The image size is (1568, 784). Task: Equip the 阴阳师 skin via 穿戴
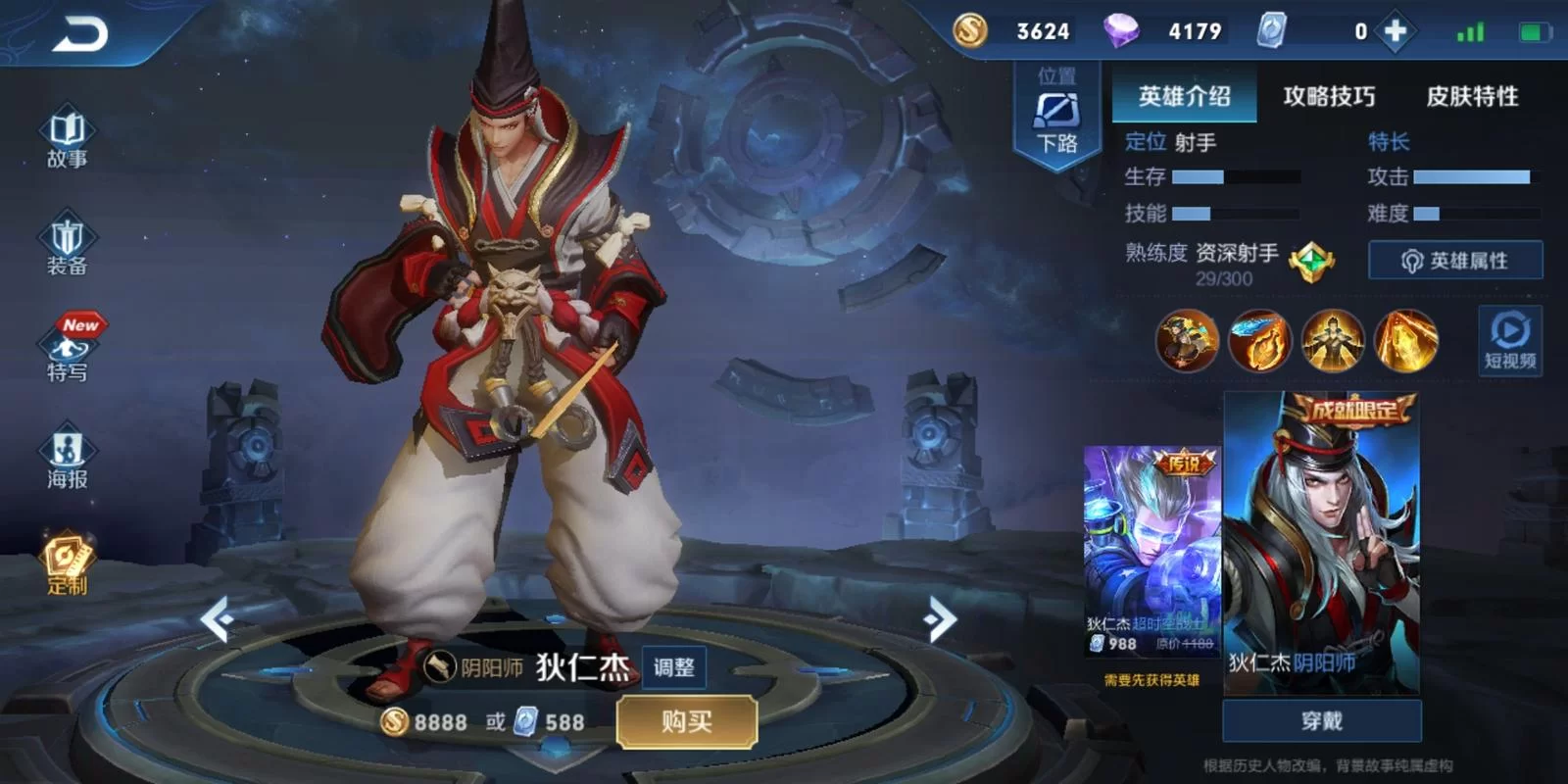(x=1322, y=719)
